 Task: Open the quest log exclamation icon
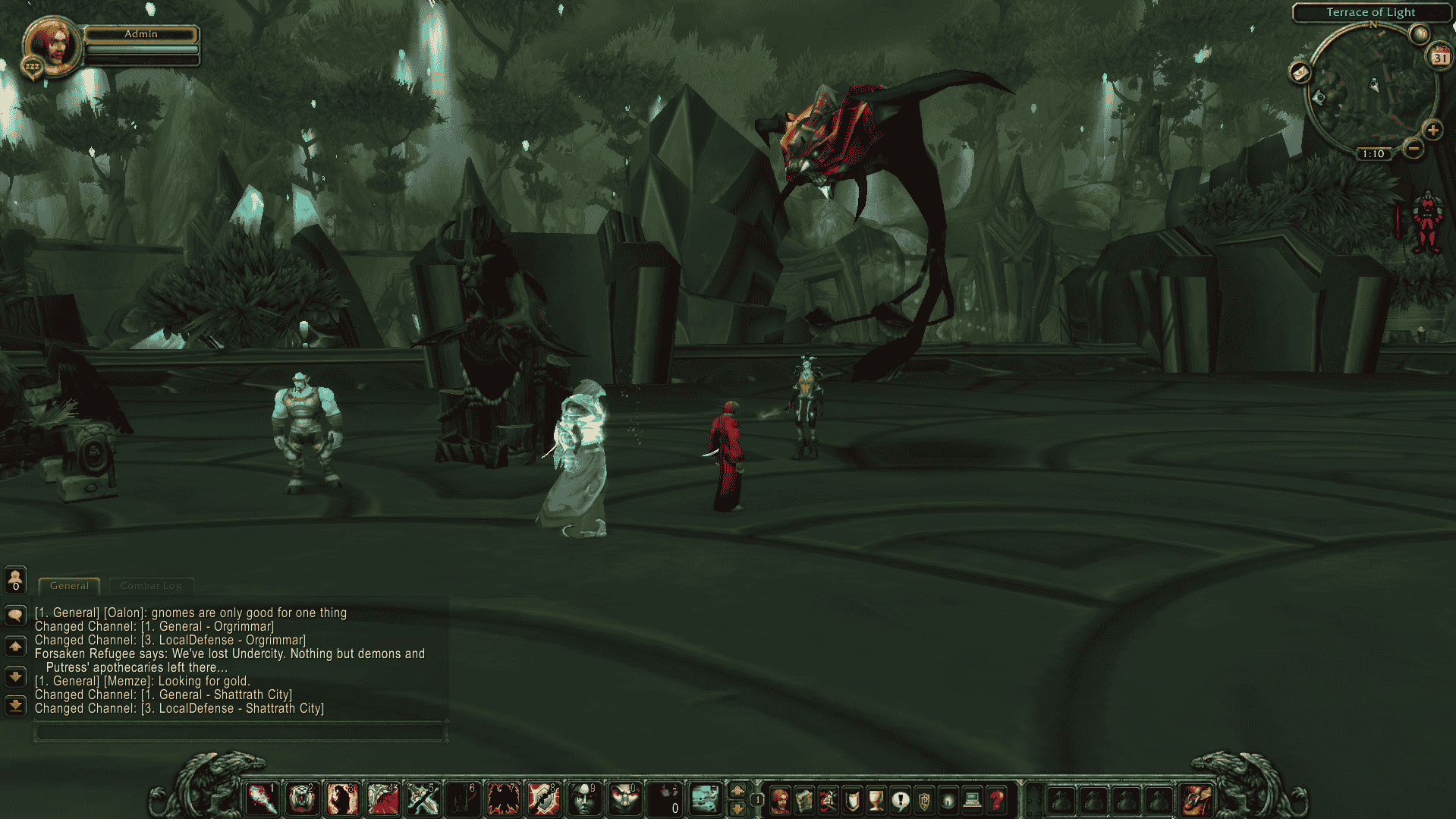900,800
